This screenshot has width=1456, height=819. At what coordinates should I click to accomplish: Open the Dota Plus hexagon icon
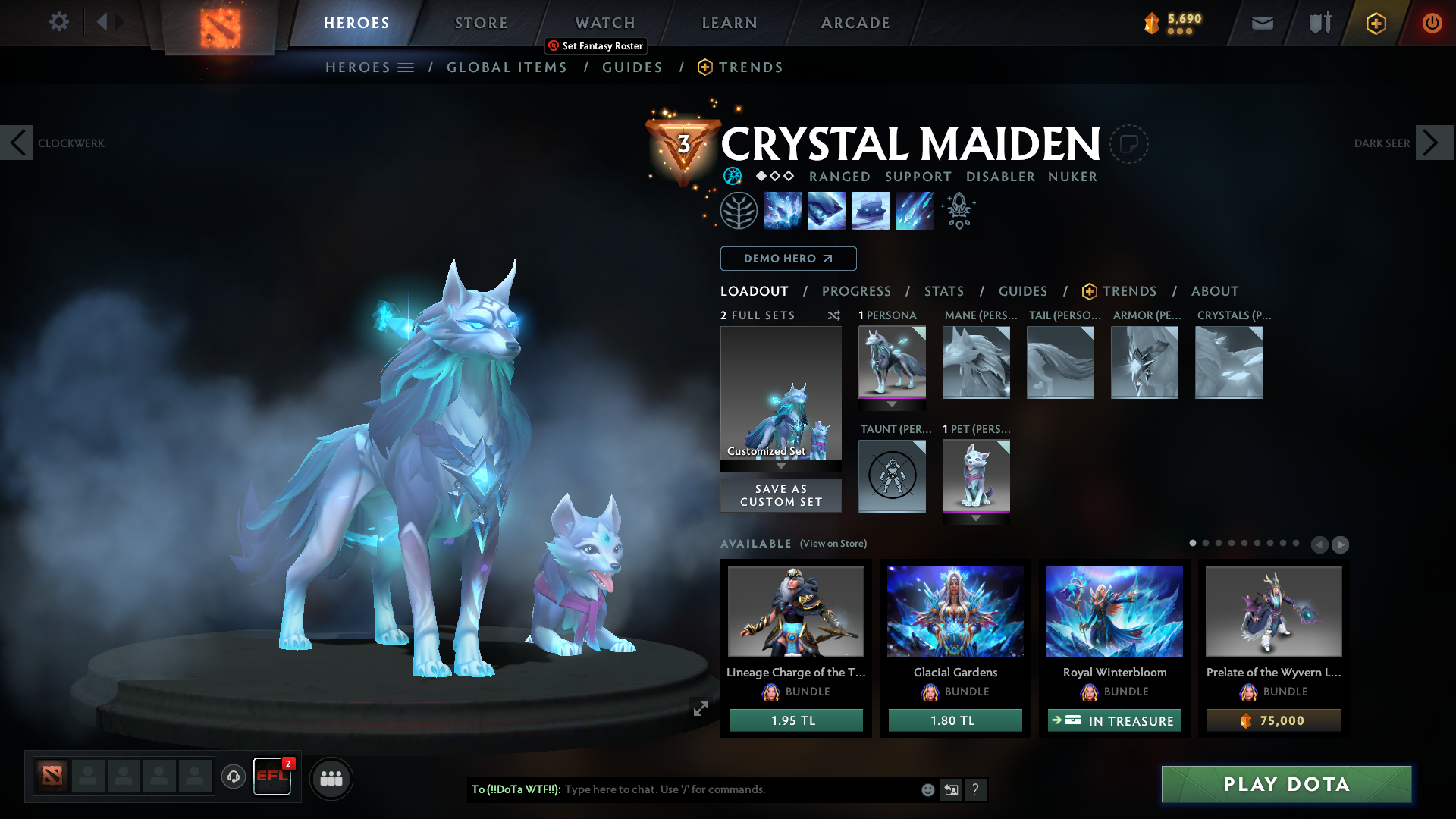(1376, 23)
